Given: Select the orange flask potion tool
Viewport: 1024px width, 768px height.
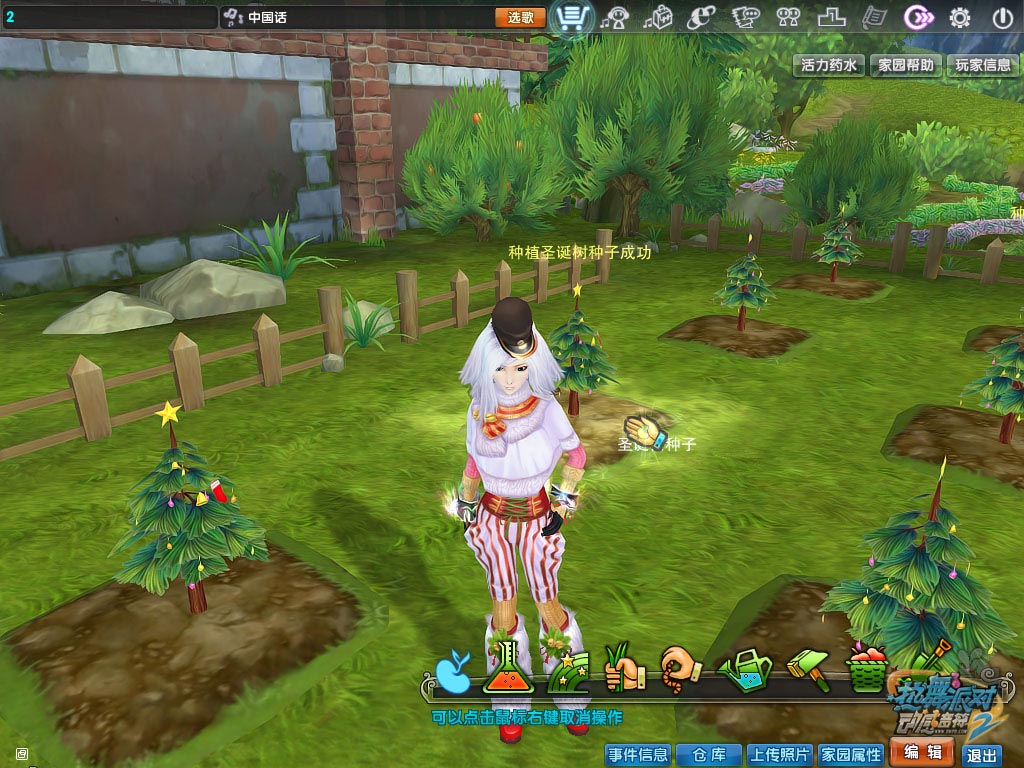Looking at the screenshot, I should point(504,670).
